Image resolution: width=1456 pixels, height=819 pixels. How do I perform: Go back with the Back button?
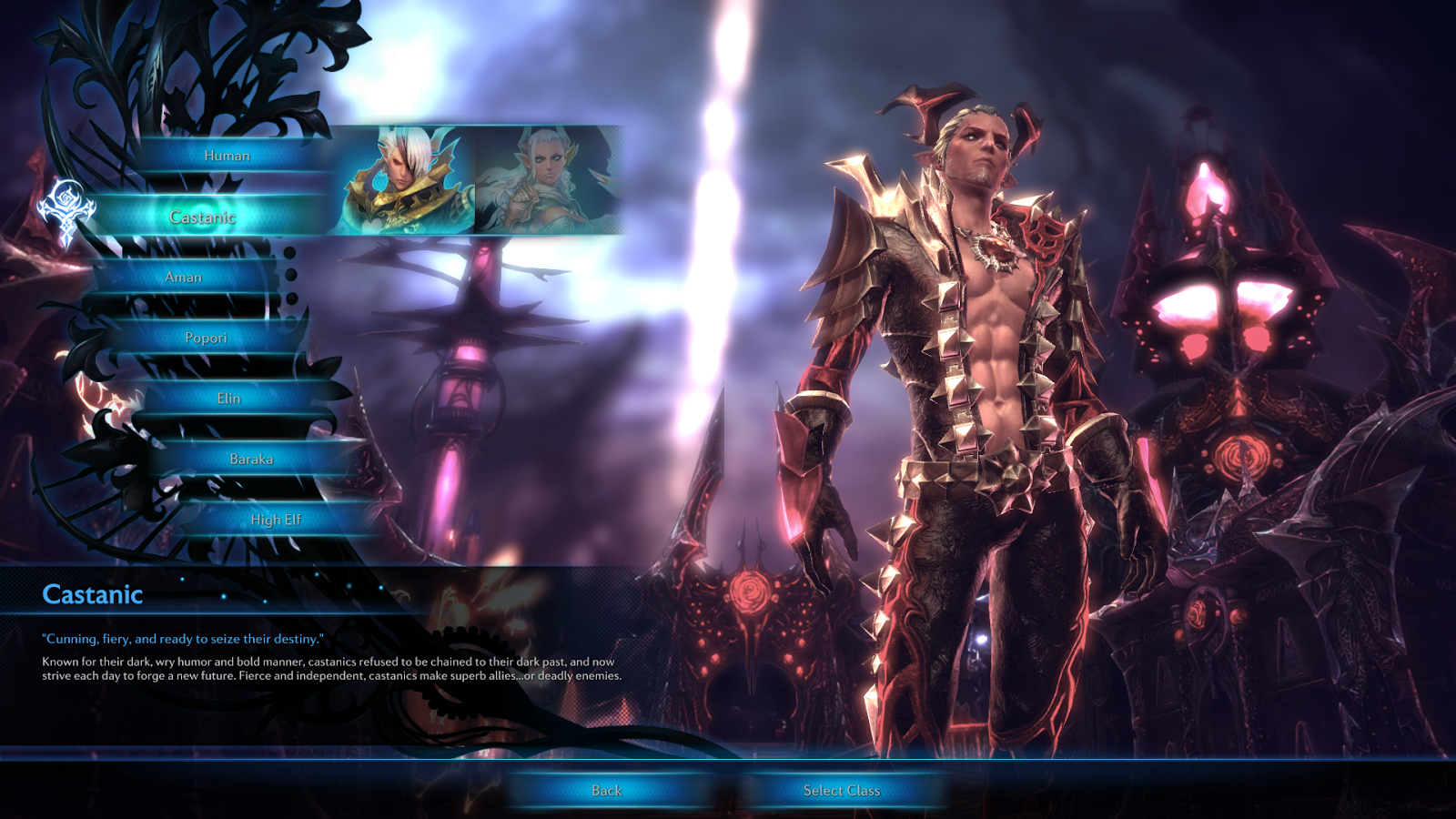607,790
